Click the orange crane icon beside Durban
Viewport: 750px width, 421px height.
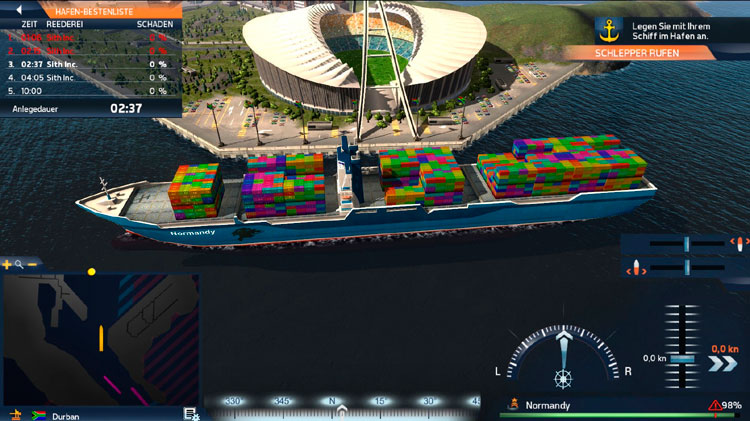pos(15,414)
